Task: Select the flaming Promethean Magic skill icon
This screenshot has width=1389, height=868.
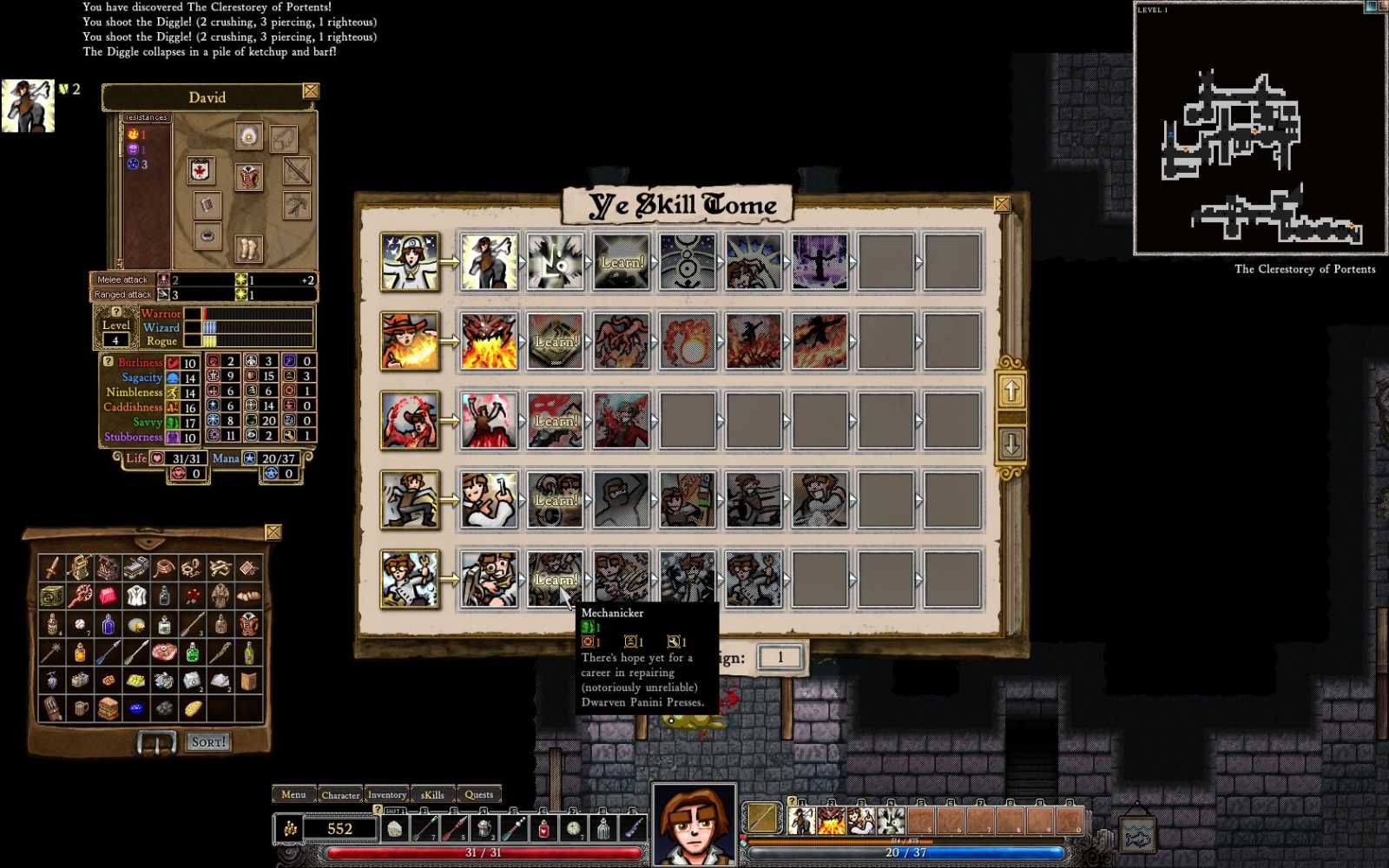Action: 410,339
